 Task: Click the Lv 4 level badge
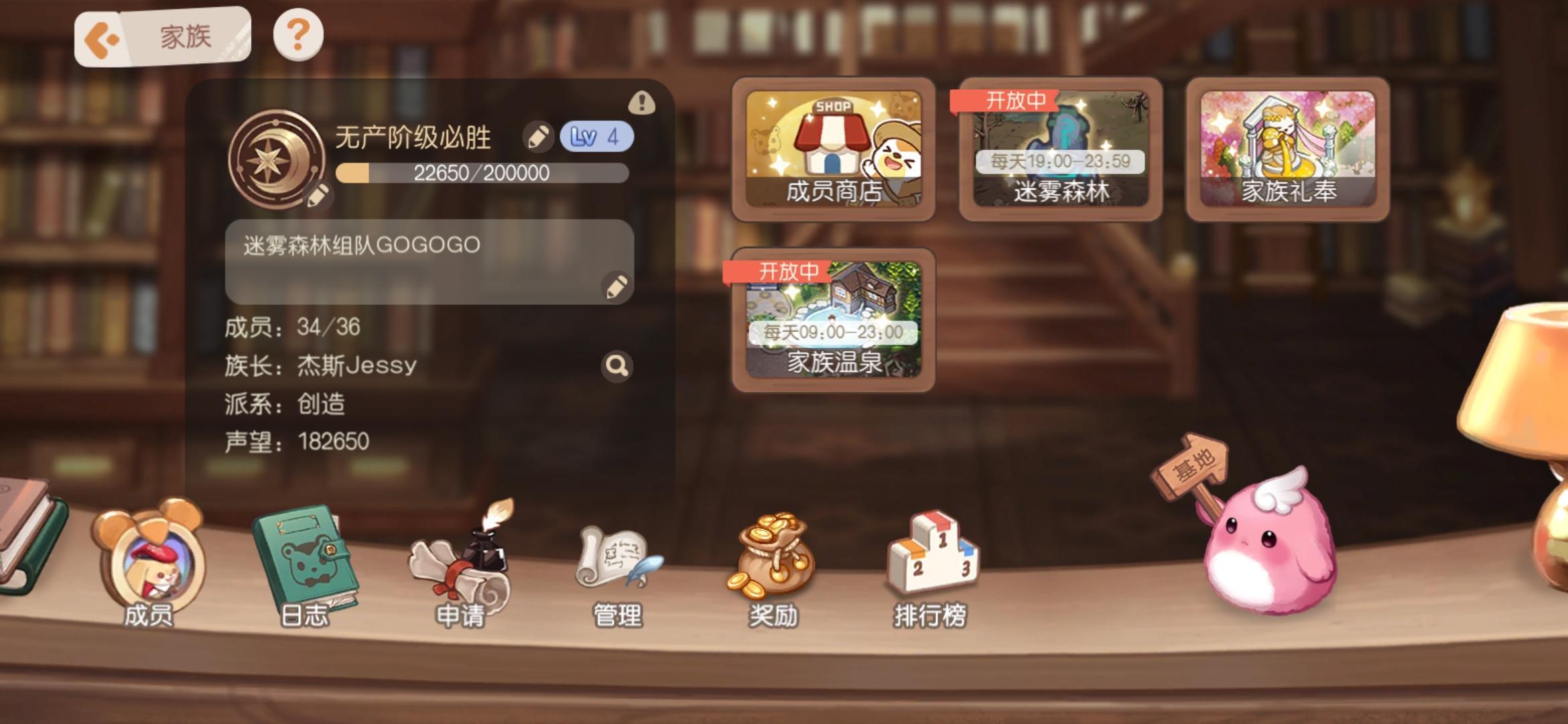[596, 135]
